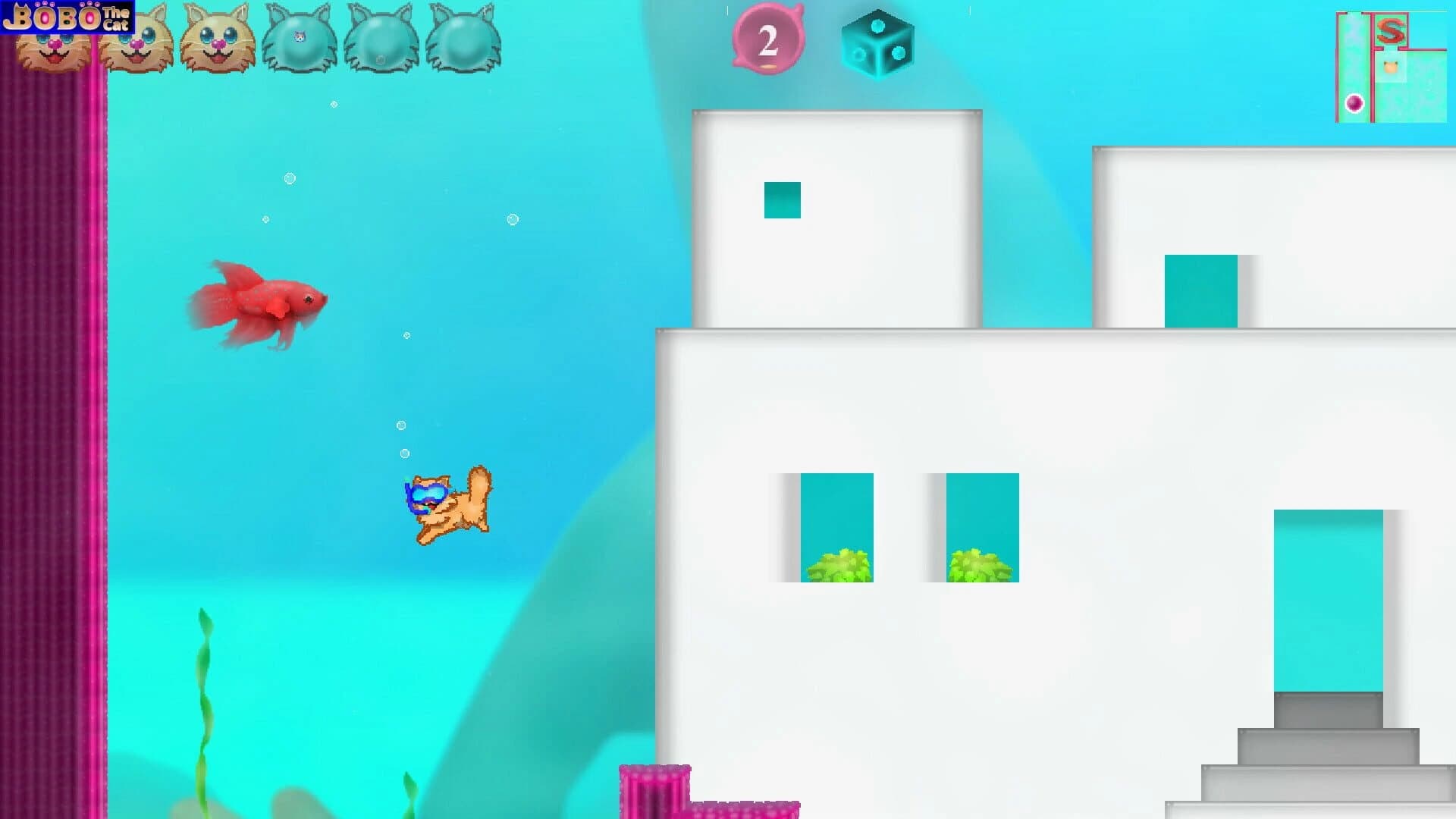Click the right window with green seaweed
Image resolution: width=1456 pixels, height=819 pixels.
(x=981, y=527)
